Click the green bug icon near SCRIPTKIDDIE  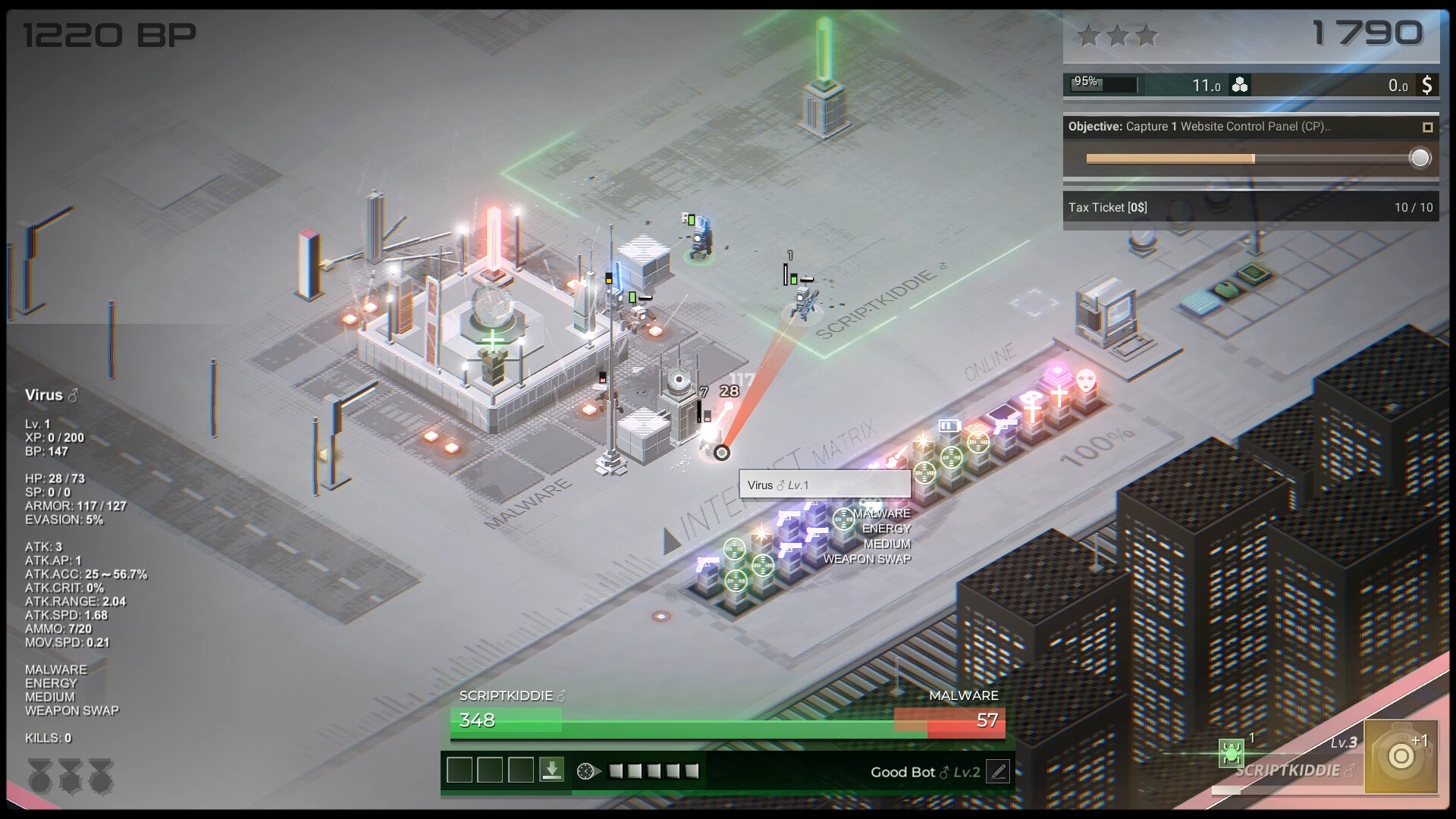(1231, 752)
